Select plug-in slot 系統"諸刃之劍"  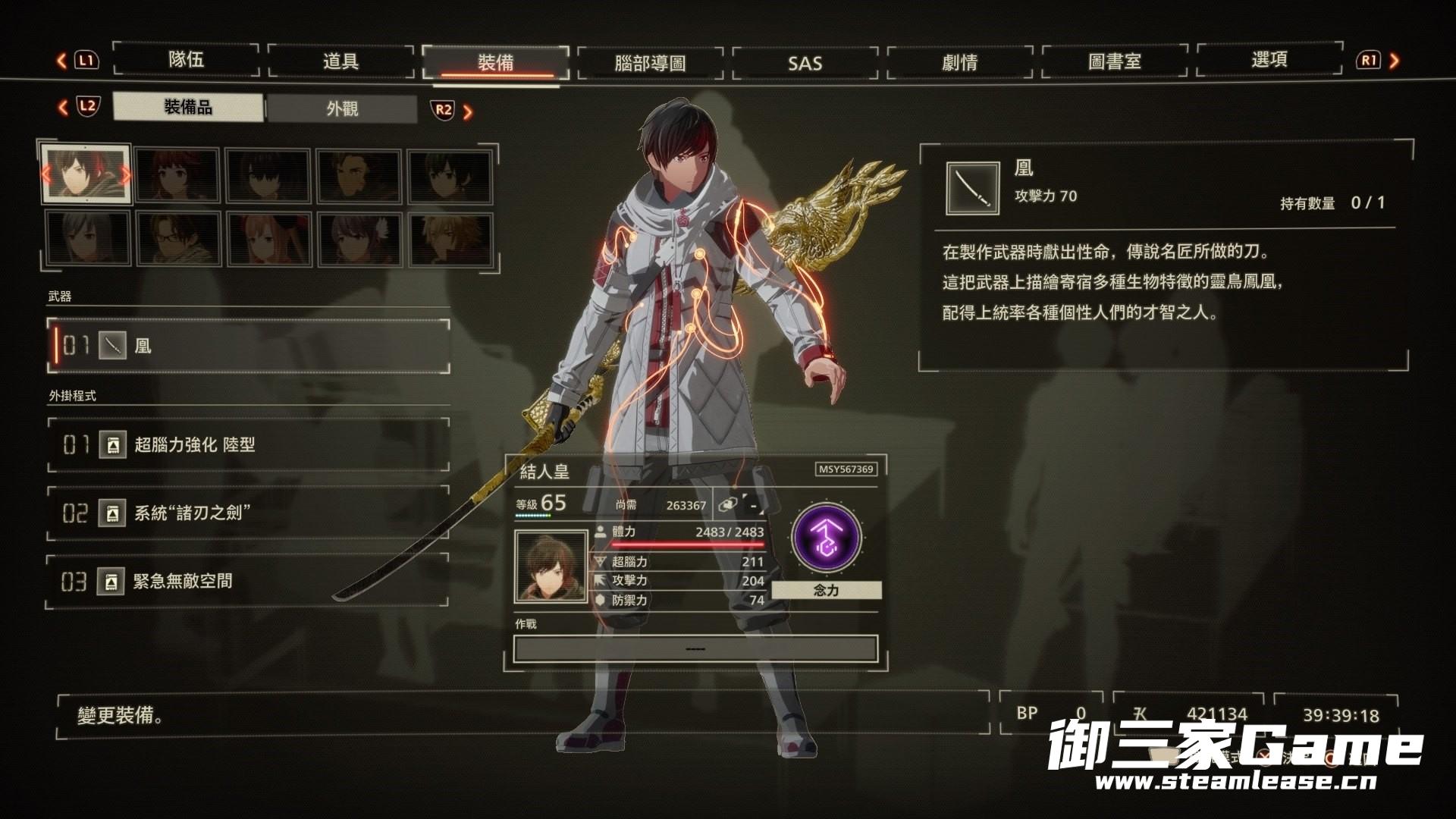(250, 513)
